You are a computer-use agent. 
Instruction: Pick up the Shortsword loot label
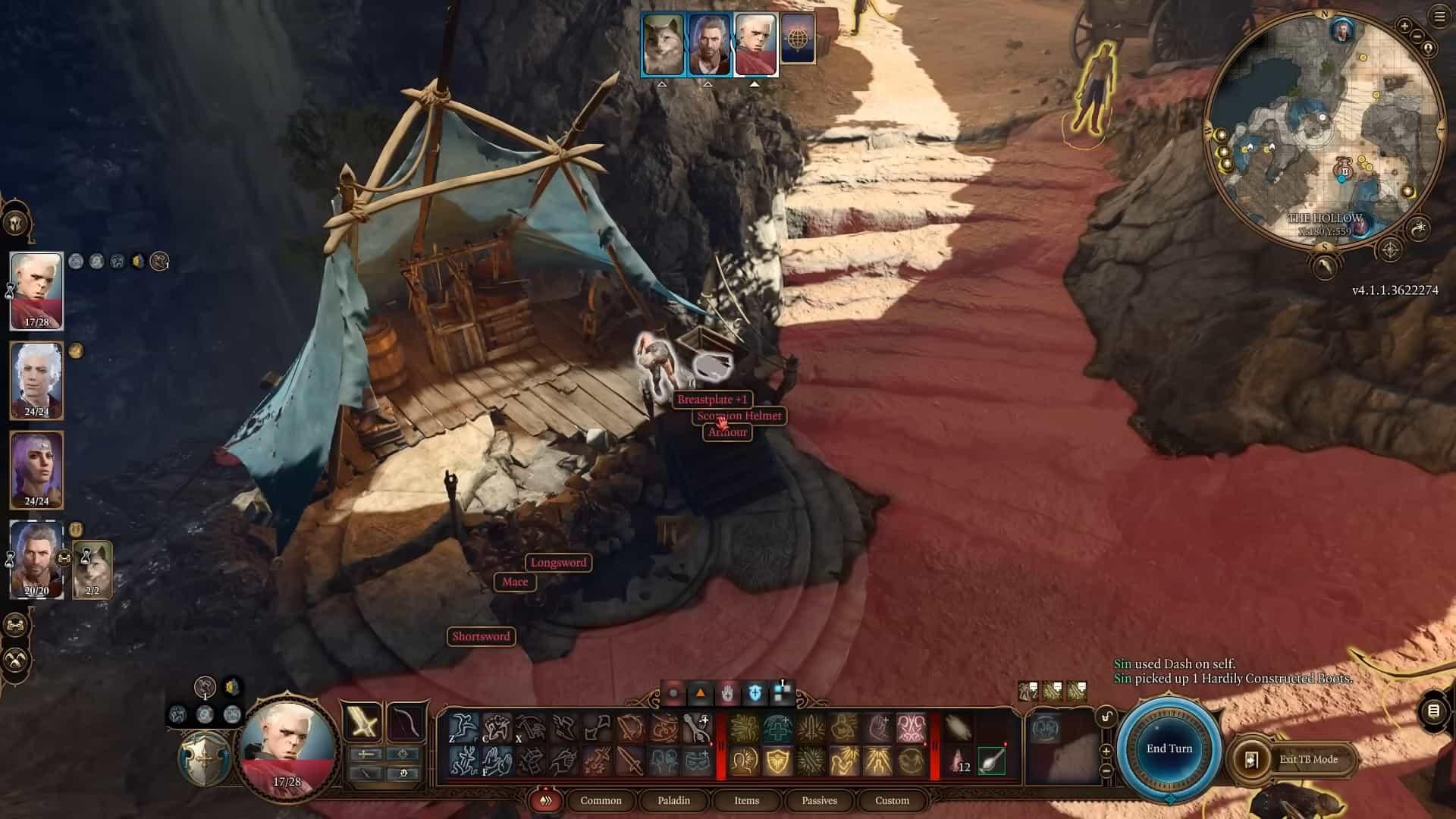[481, 636]
